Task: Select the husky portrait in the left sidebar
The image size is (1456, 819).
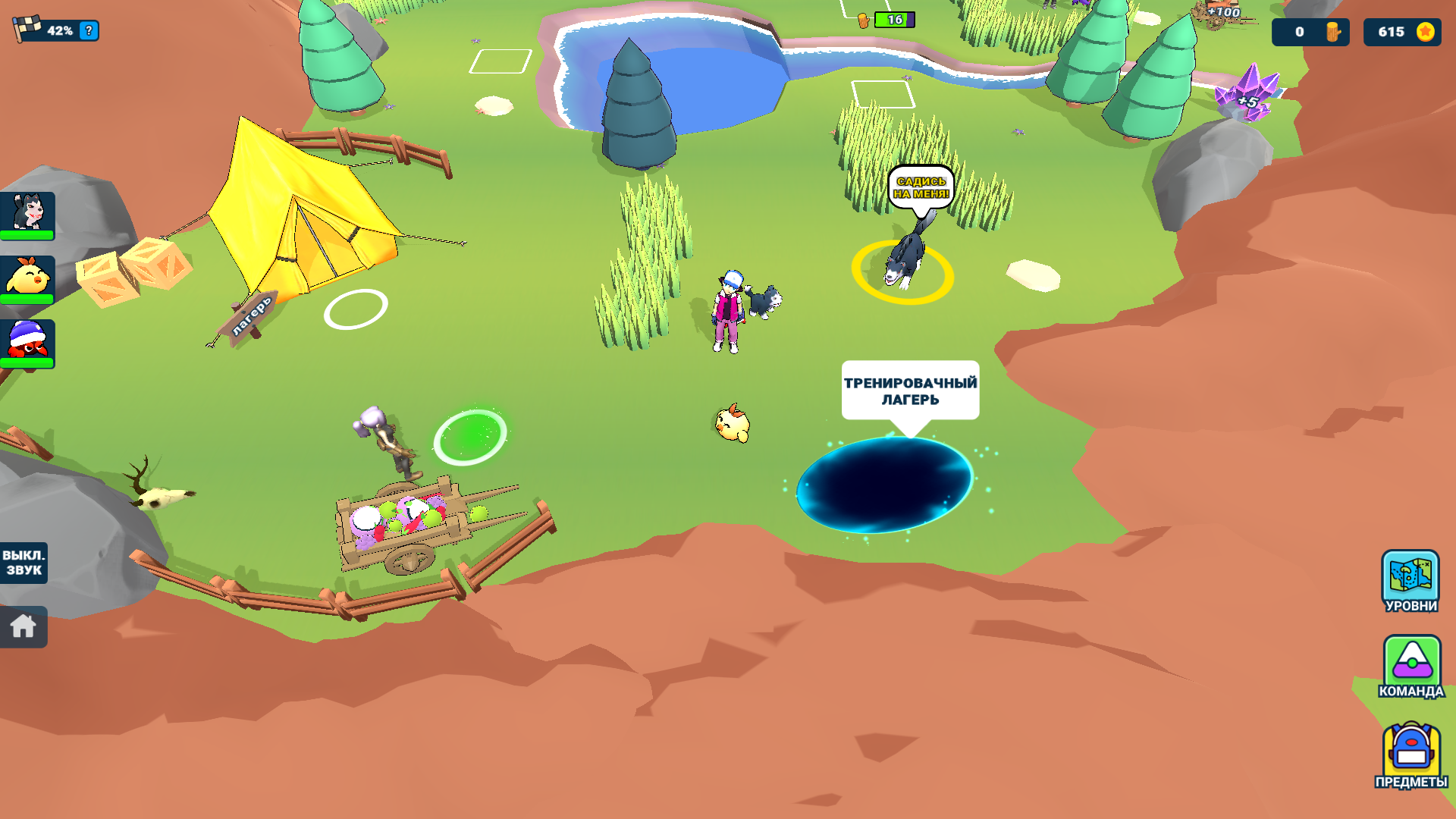Action: point(29,214)
